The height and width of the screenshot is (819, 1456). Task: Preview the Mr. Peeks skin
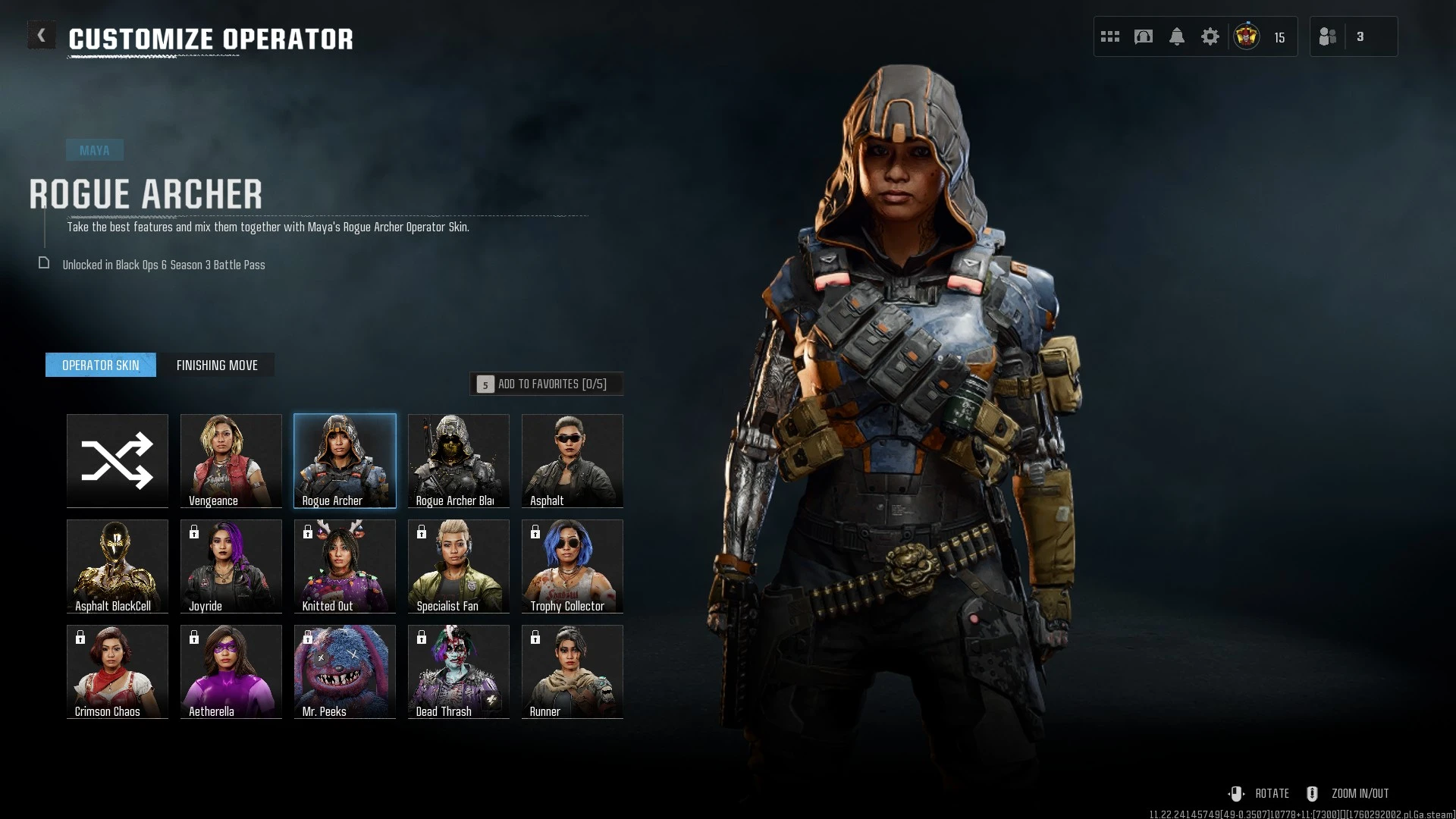(345, 671)
